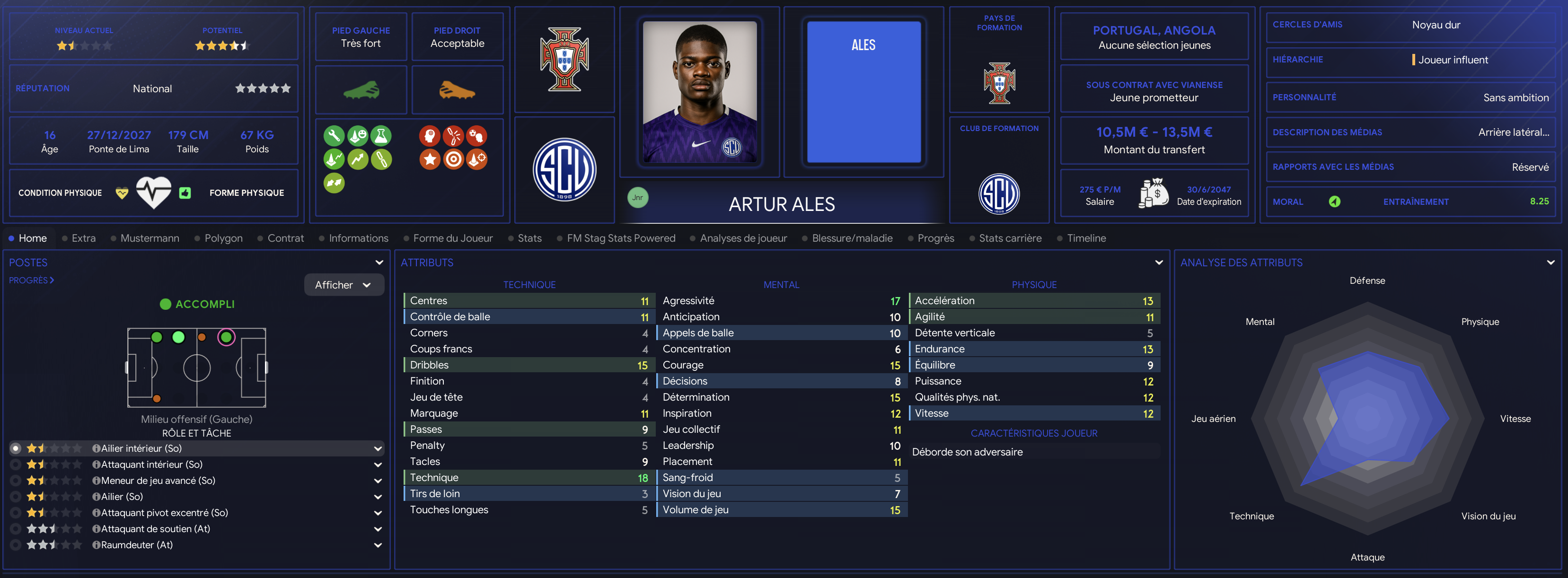Open the Stats carrière tab
The height and width of the screenshot is (578, 1568).
point(1010,238)
